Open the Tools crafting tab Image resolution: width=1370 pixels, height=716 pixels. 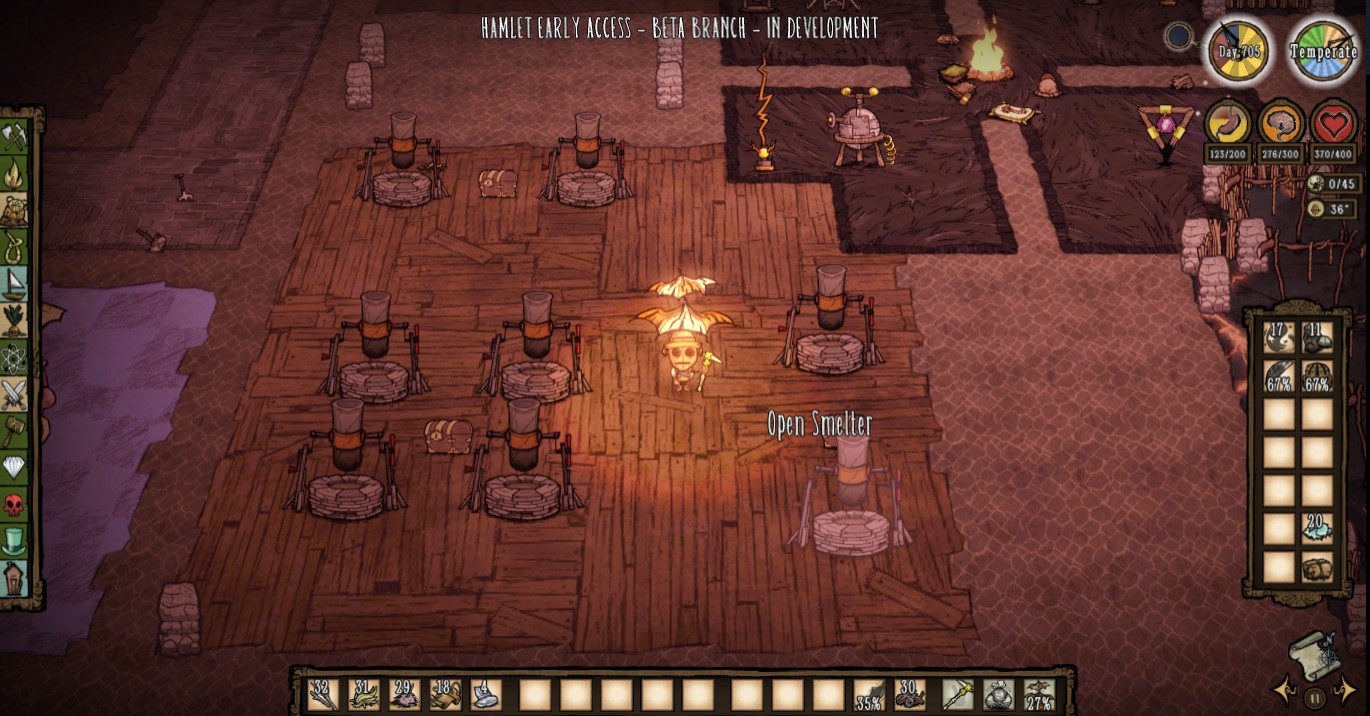pyautogui.click(x=14, y=137)
